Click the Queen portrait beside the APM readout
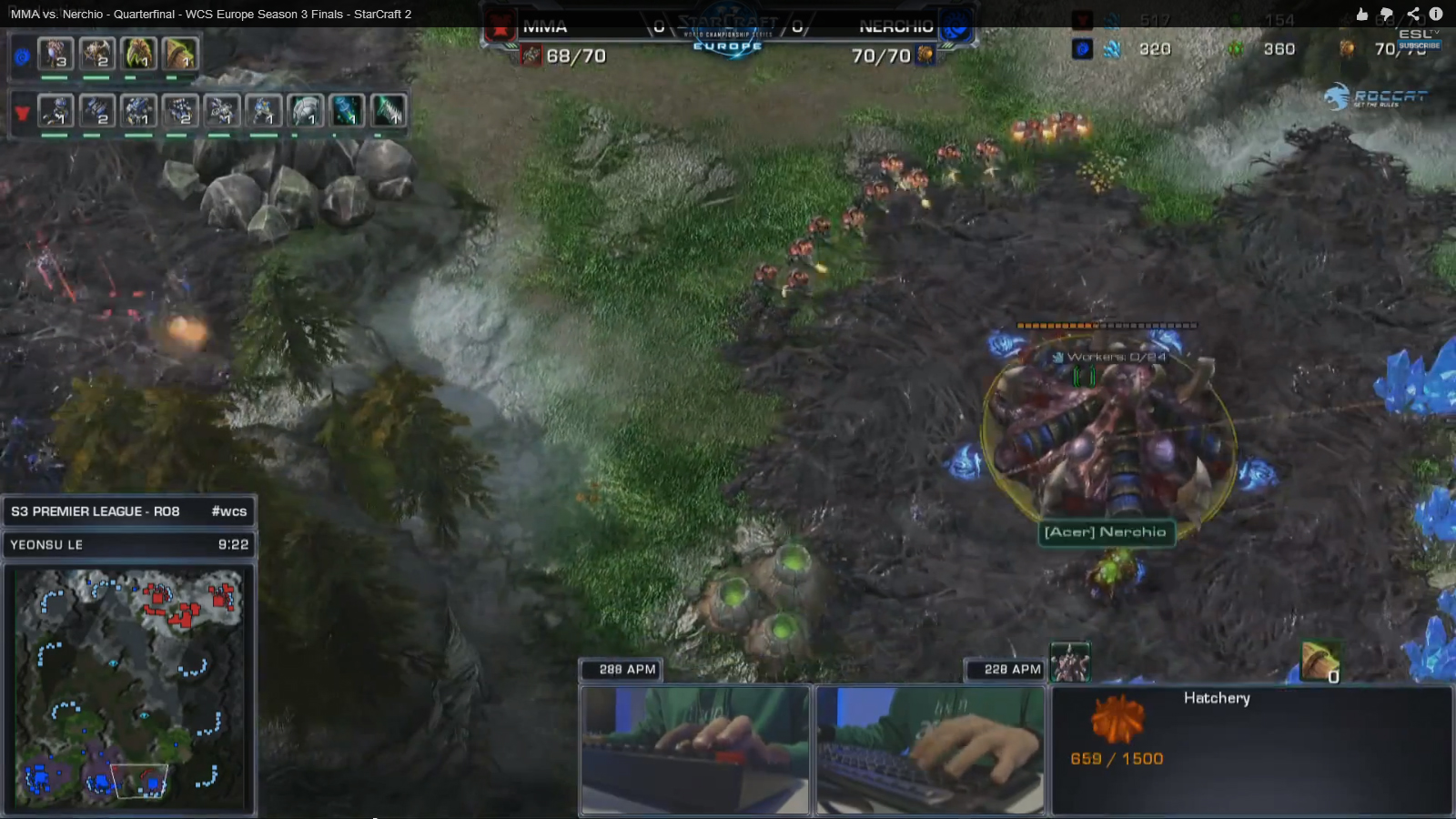1456x819 pixels. [1070, 662]
